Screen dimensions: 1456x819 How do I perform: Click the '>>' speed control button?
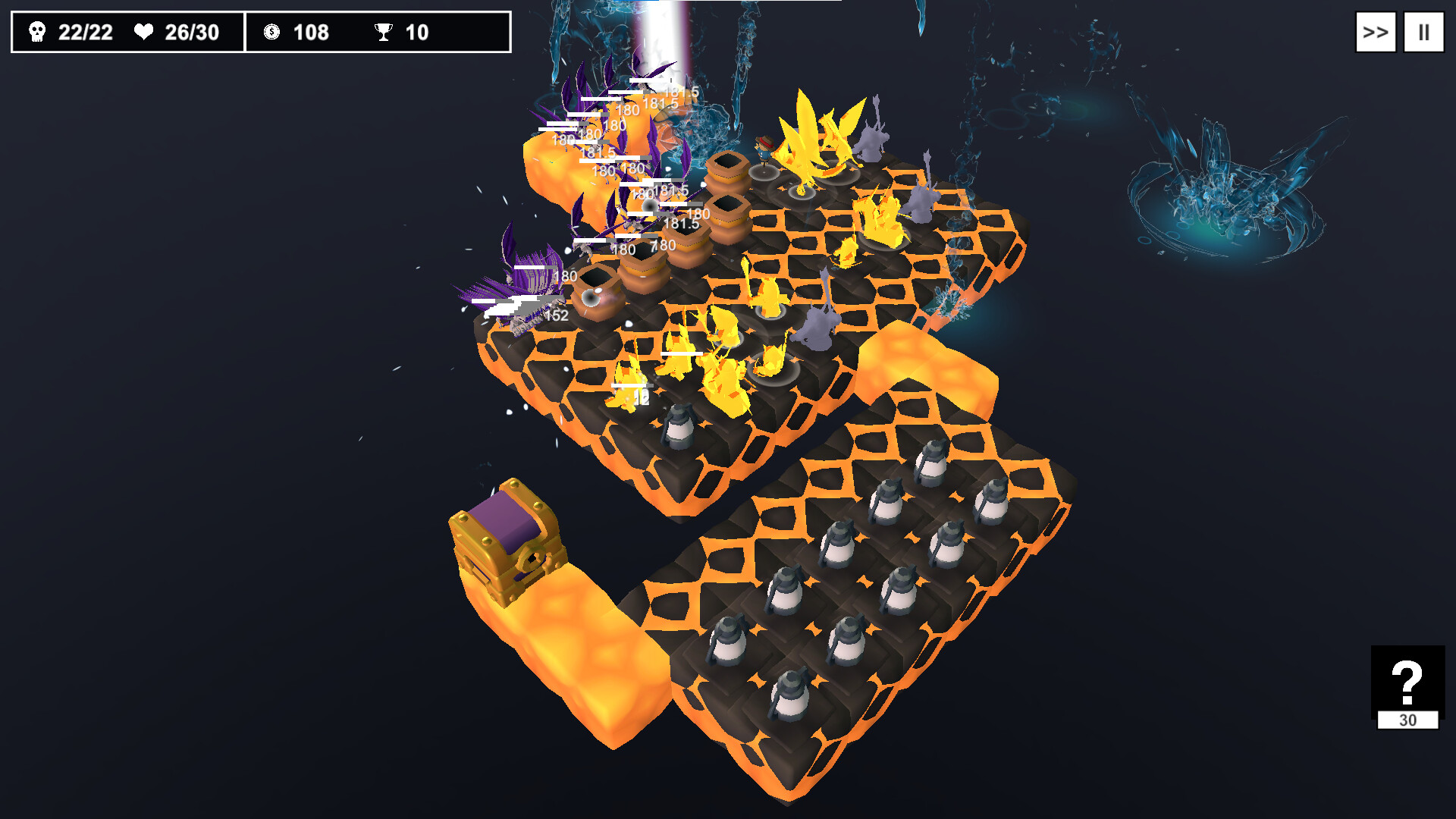(x=1375, y=32)
